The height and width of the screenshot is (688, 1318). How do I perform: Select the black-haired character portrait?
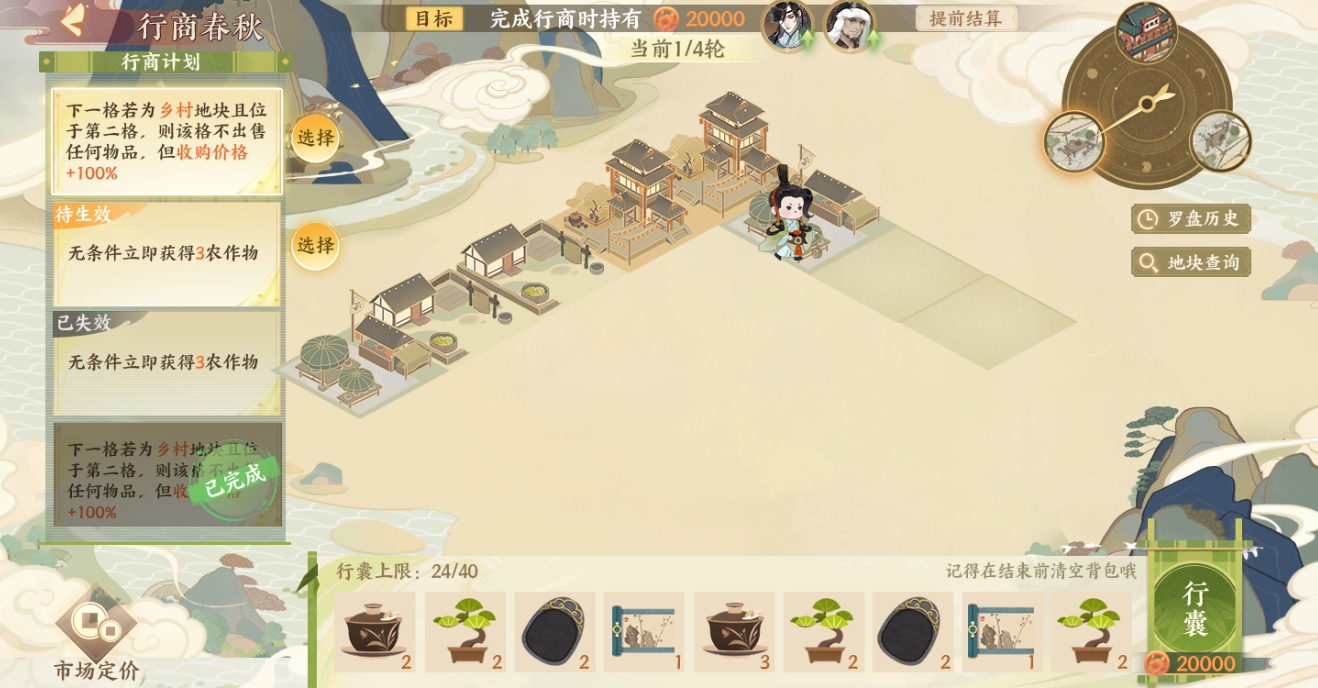[x=786, y=25]
